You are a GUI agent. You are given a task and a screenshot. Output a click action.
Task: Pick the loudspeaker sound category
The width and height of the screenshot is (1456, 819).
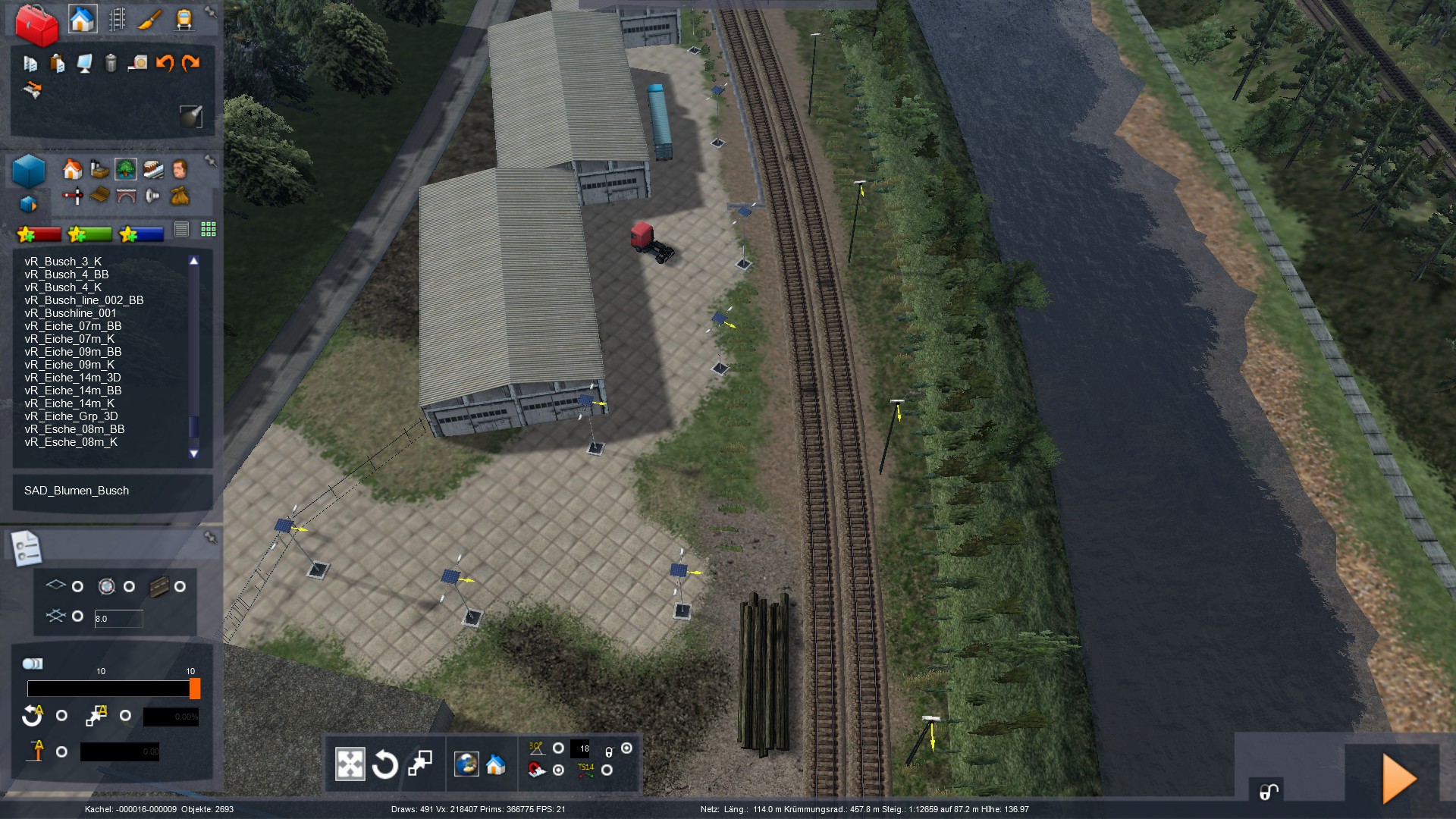(152, 196)
